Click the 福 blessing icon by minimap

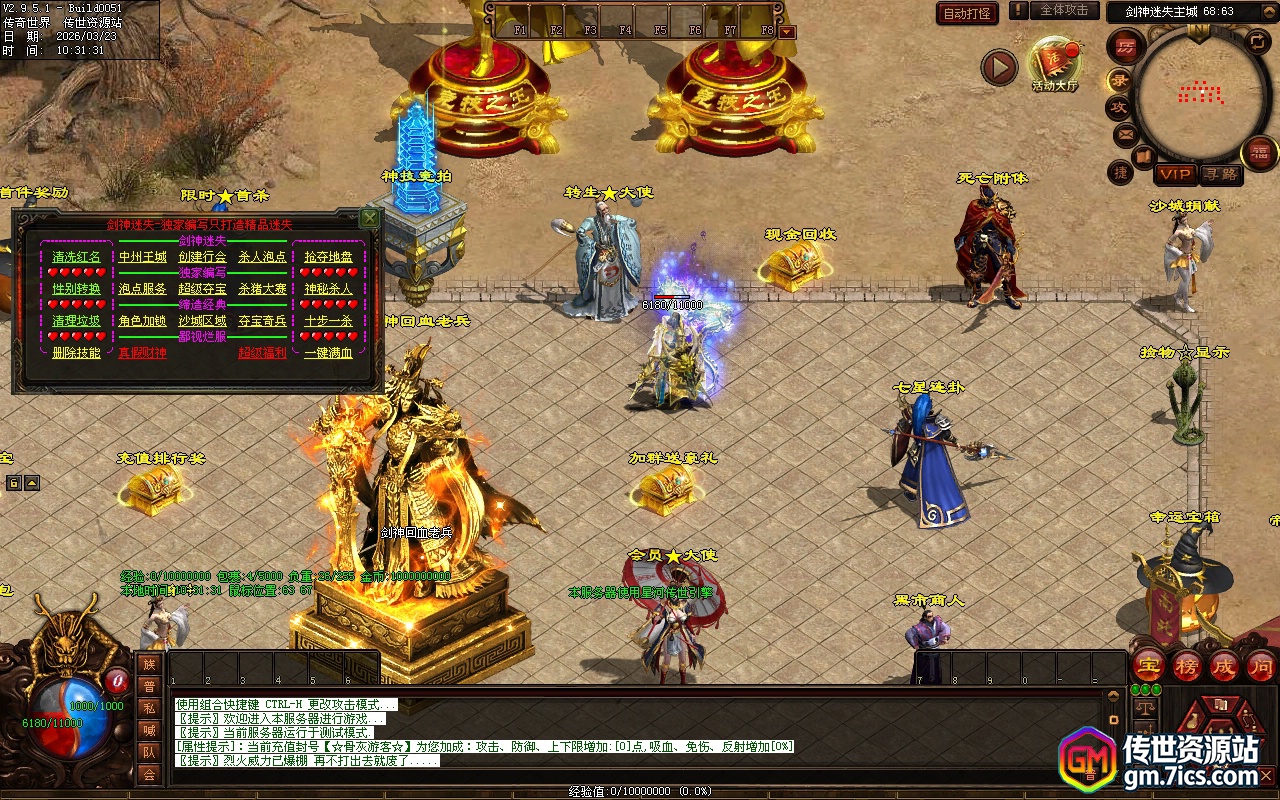1259,153
